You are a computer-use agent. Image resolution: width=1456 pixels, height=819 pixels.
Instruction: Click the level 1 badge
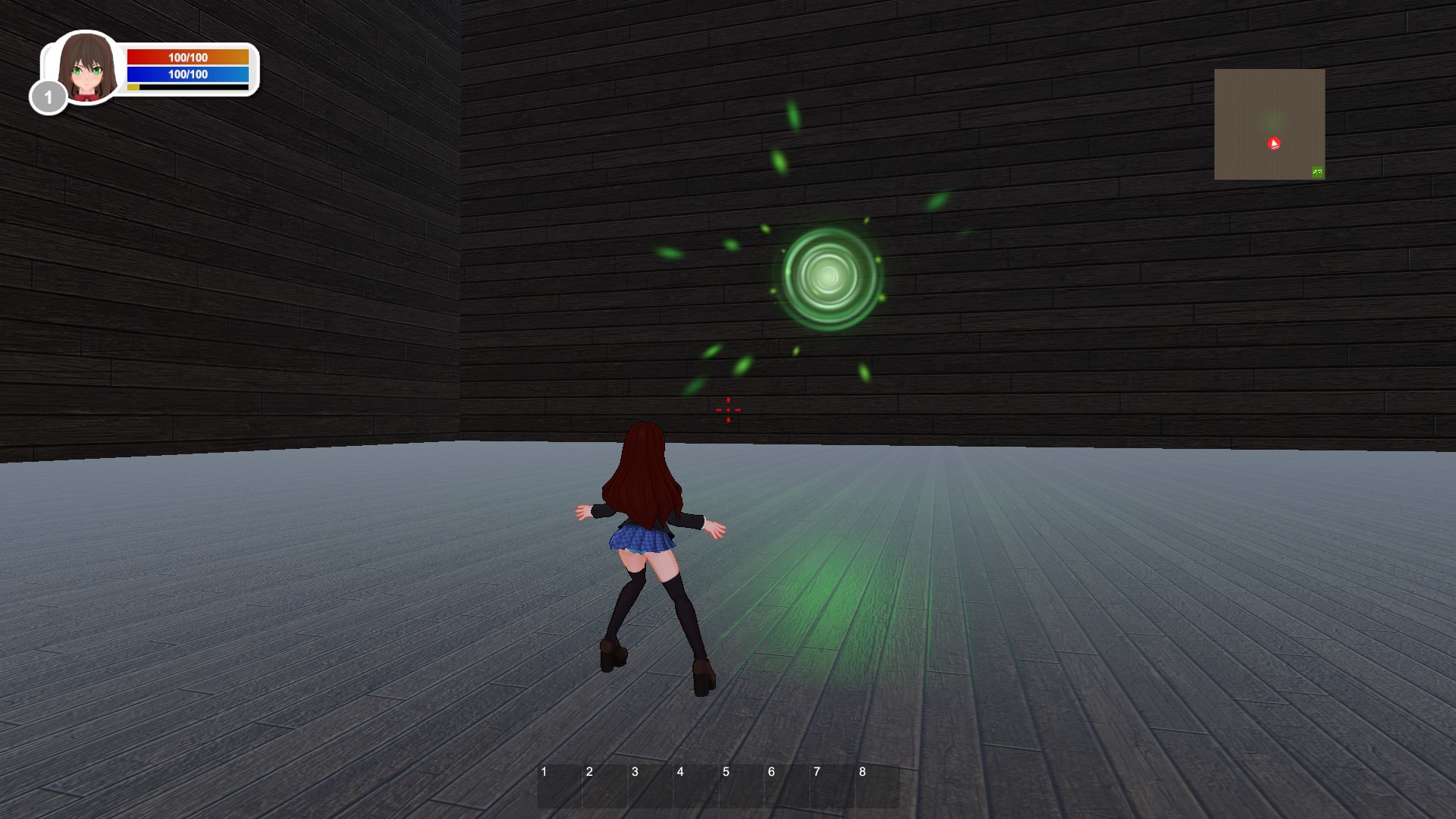point(48,96)
